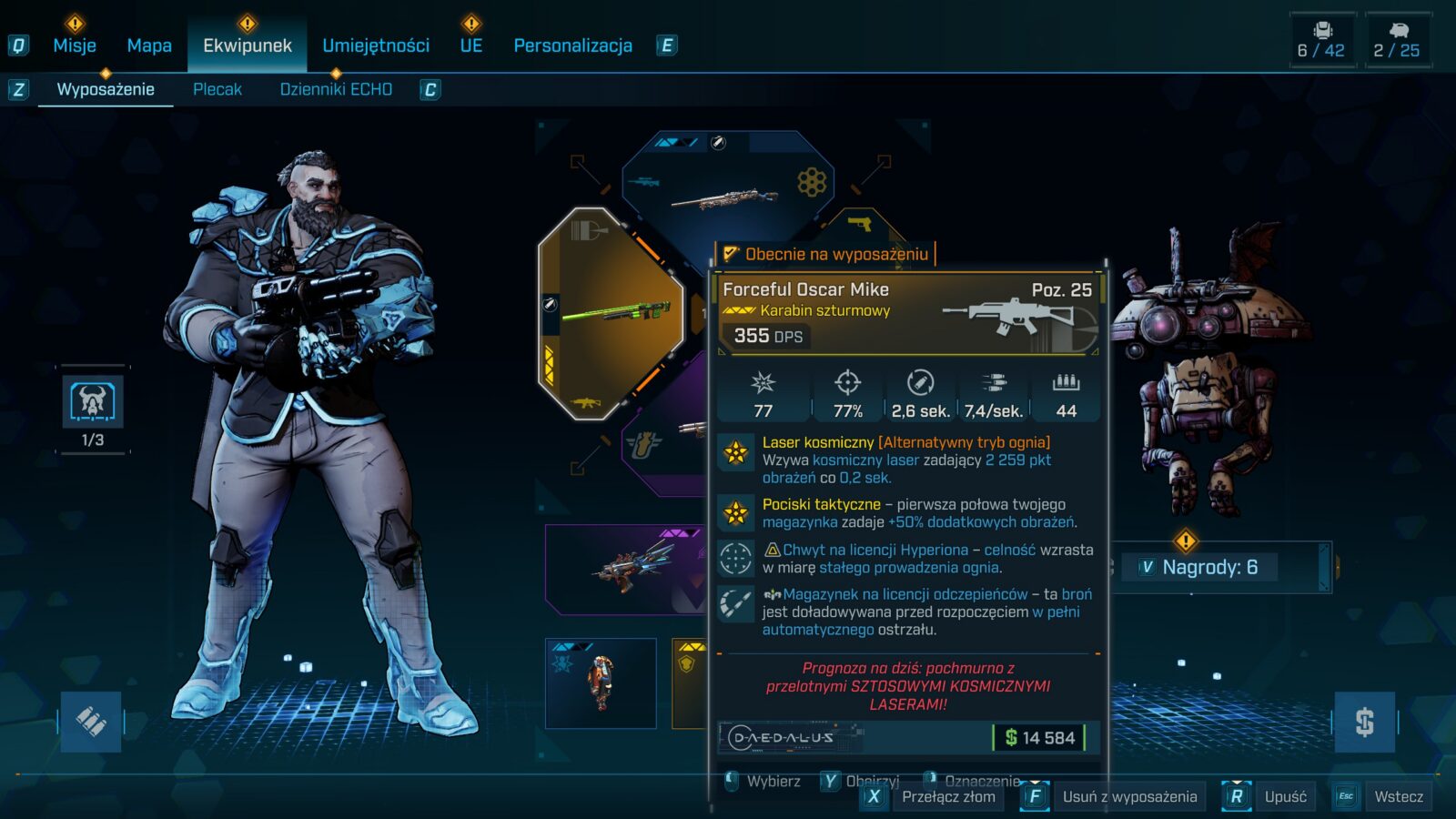Open the Umiejętności tab
Viewport: 1456px width, 819px height.
point(376,45)
